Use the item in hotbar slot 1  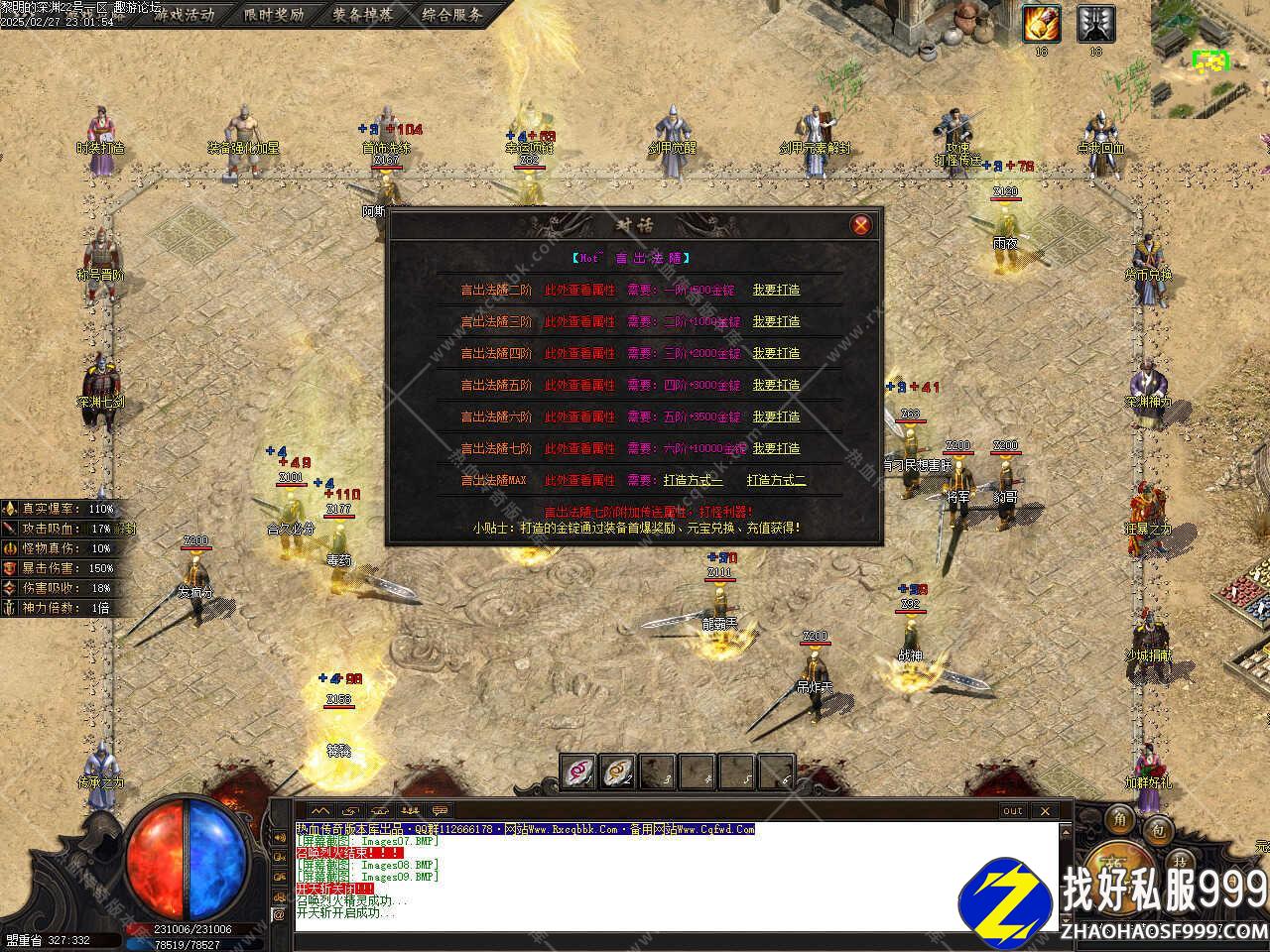(x=578, y=772)
